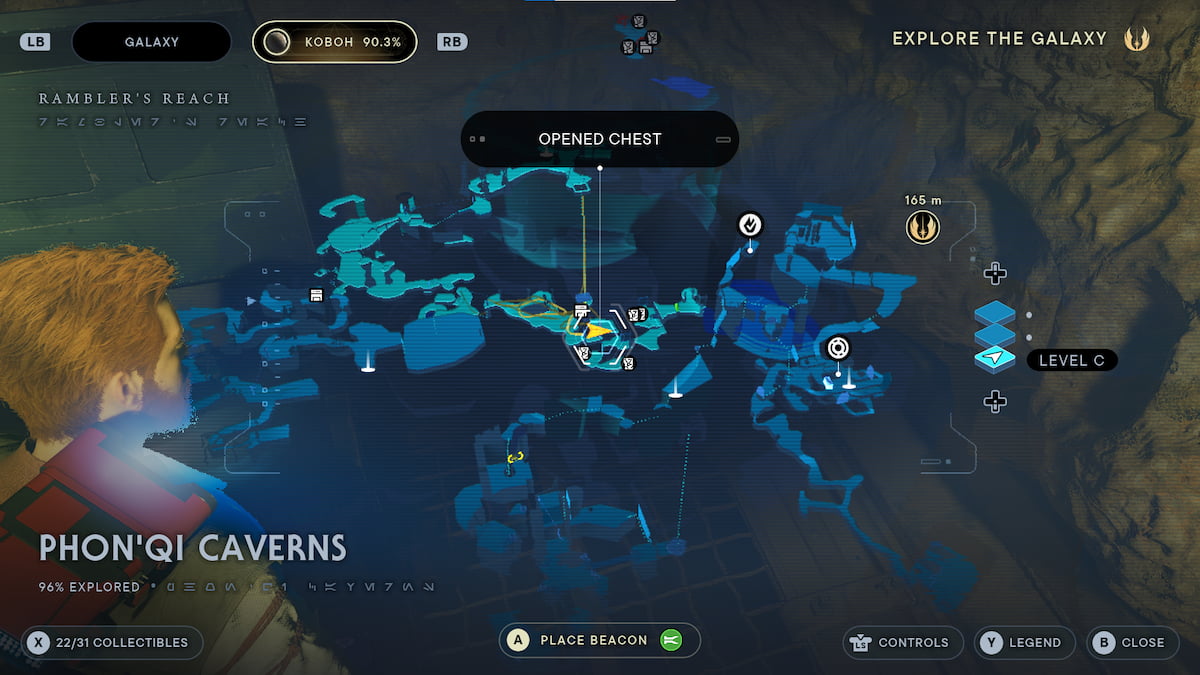Select the Opened Chest tooltip label

pos(599,139)
